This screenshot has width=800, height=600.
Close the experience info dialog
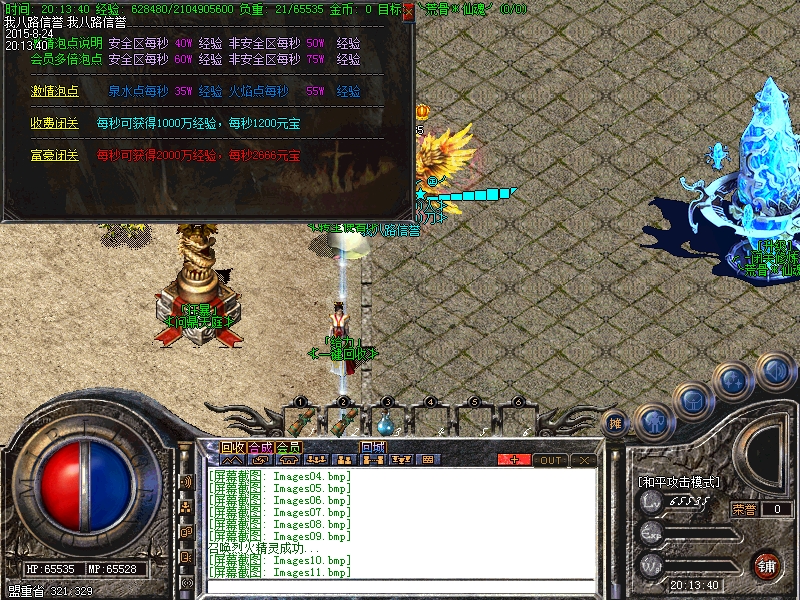pyautogui.click(x=407, y=12)
